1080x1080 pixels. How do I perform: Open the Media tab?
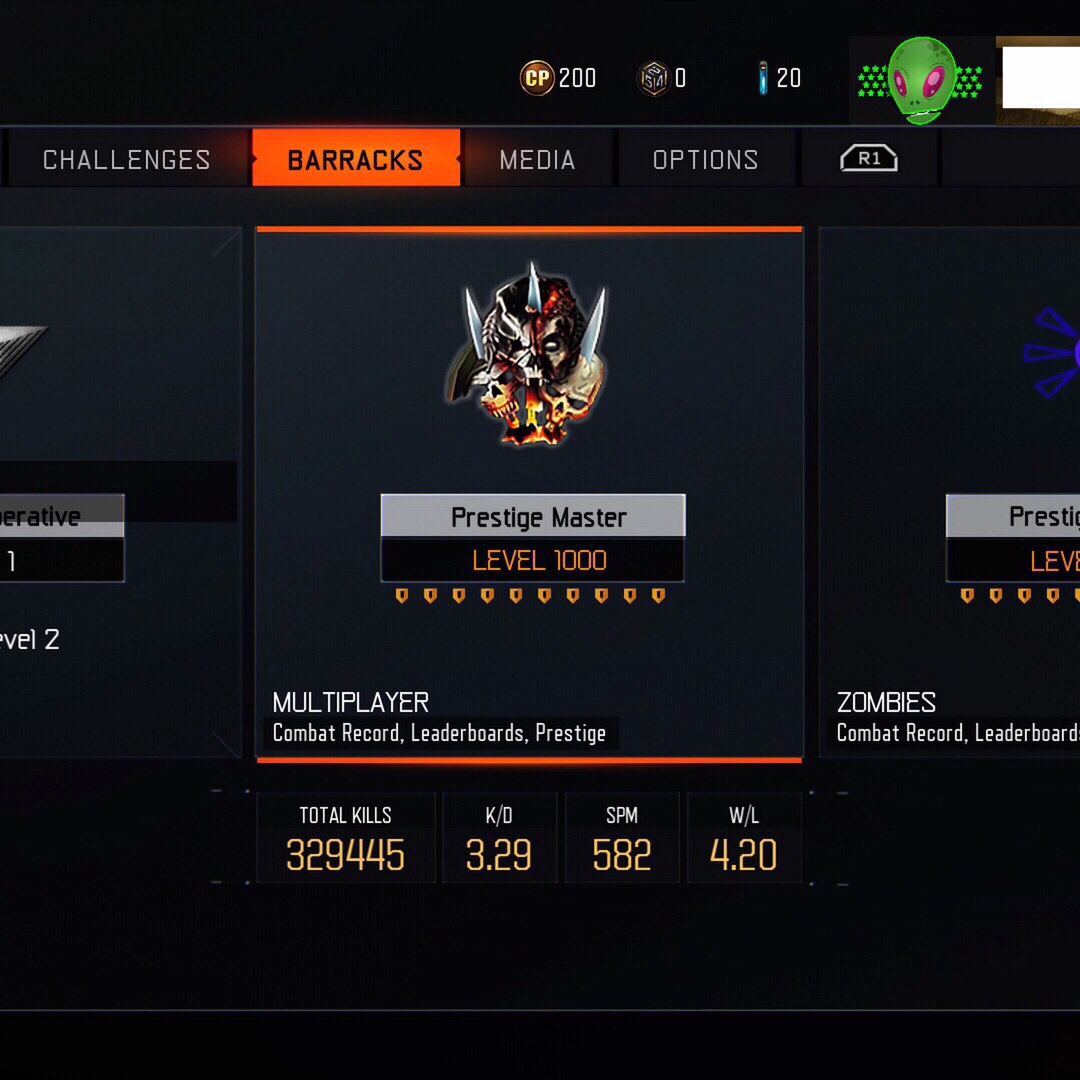pos(537,160)
